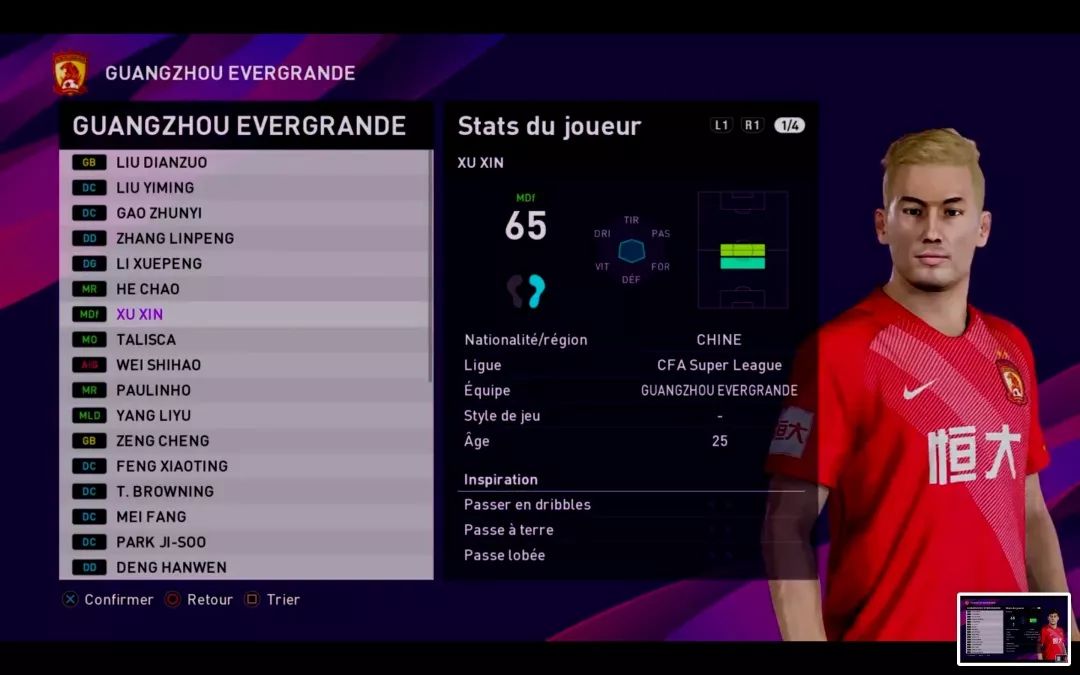Open the picture-in-picture thumbnail preview

coord(1013,629)
